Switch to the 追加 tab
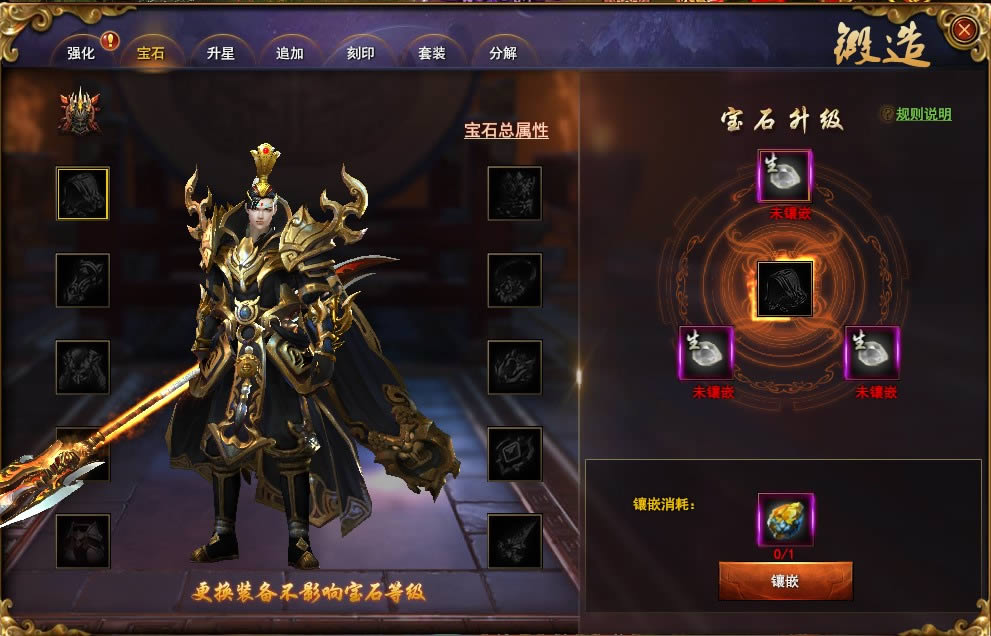This screenshot has width=991, height=636. click(x=289, y=53)
